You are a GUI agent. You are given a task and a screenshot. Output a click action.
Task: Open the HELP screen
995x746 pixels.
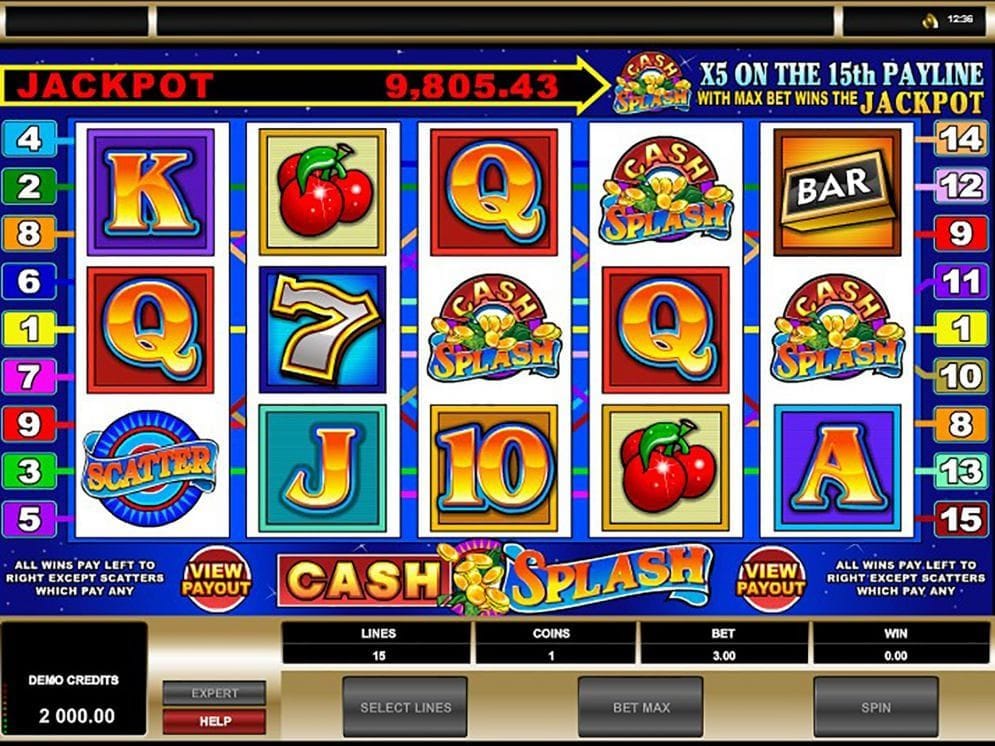point(215,720)
